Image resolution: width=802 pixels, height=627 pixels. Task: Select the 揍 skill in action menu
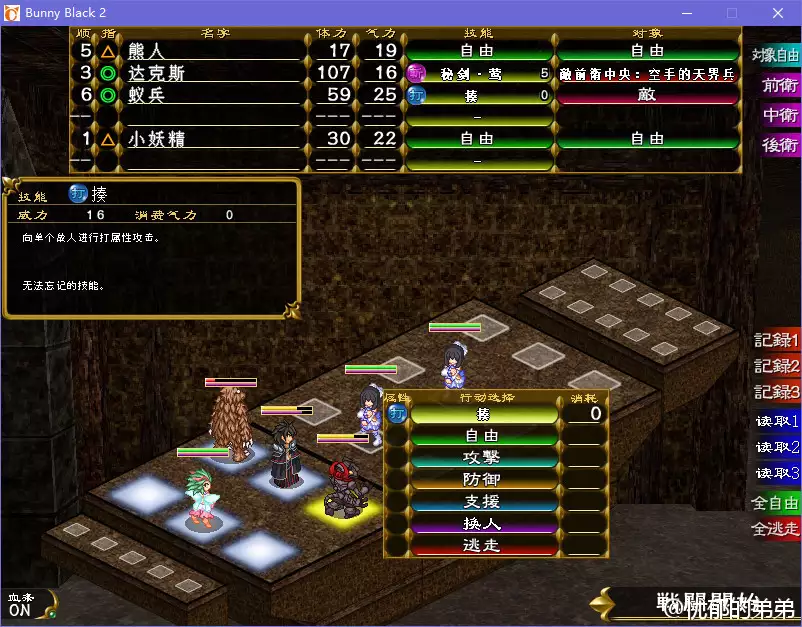pos(483,413)
